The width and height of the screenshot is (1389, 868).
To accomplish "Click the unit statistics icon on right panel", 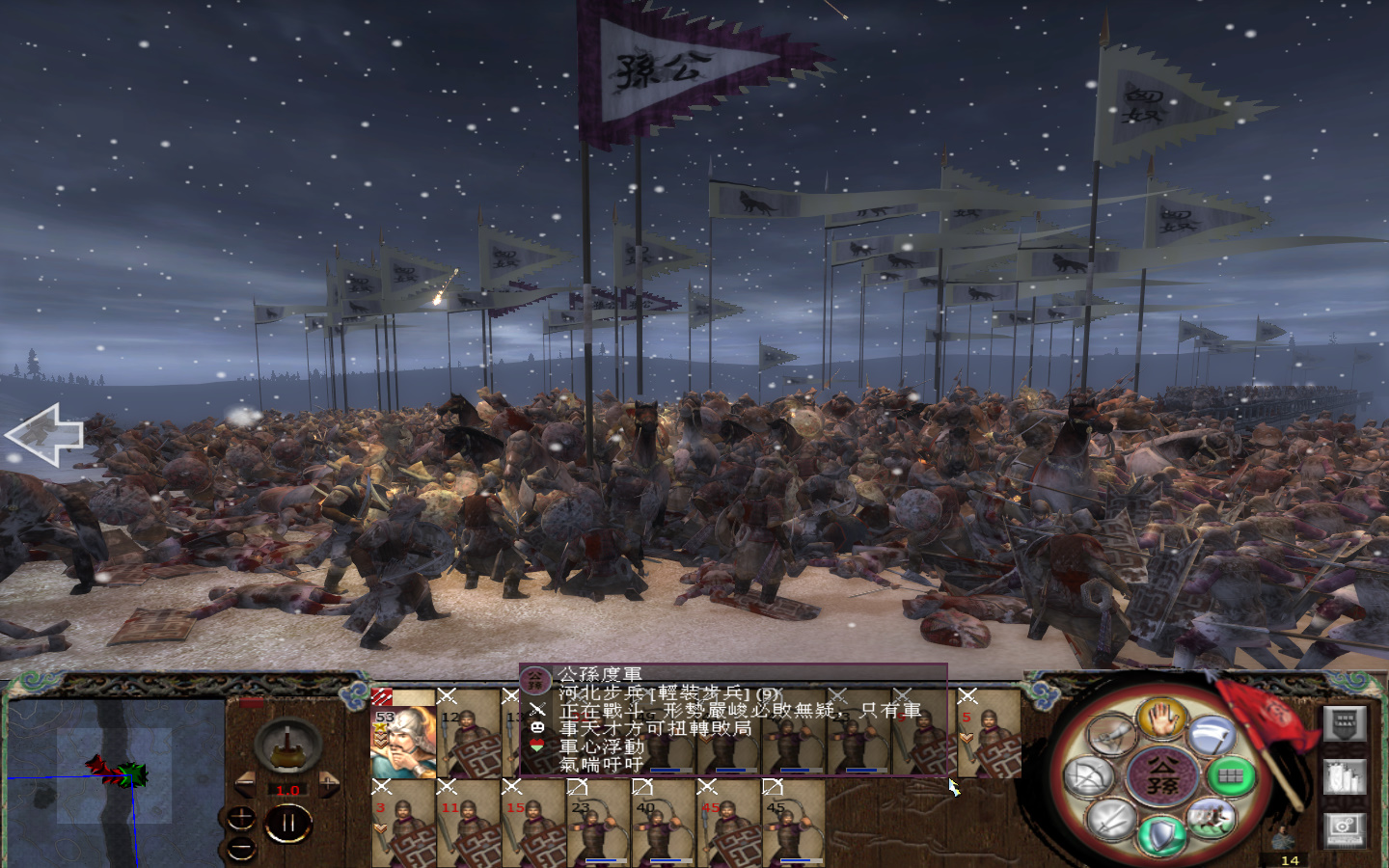I will pyautogui.click(x=1344, y=777).
